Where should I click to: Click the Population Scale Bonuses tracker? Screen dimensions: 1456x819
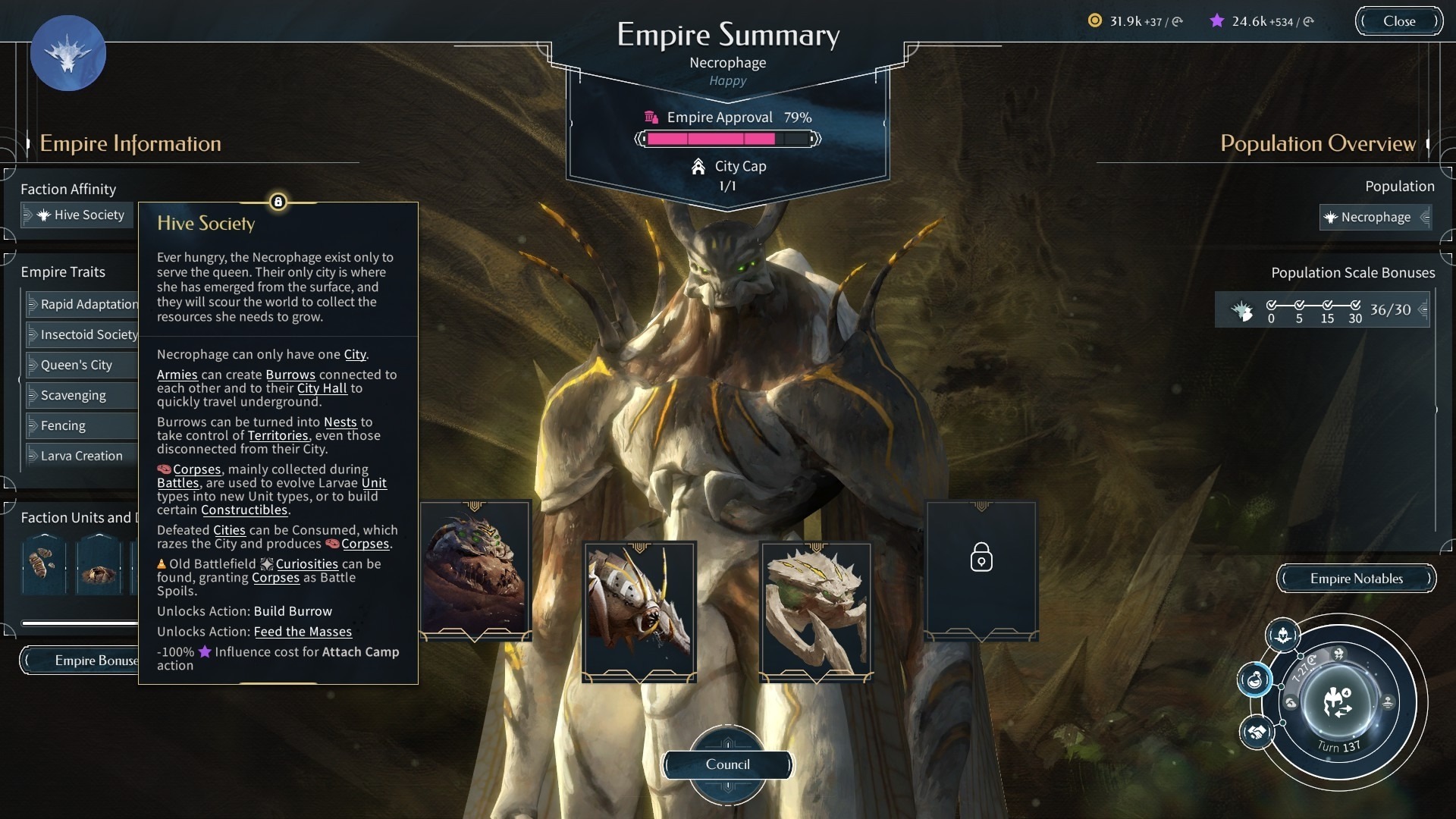tap(1322, 309)
